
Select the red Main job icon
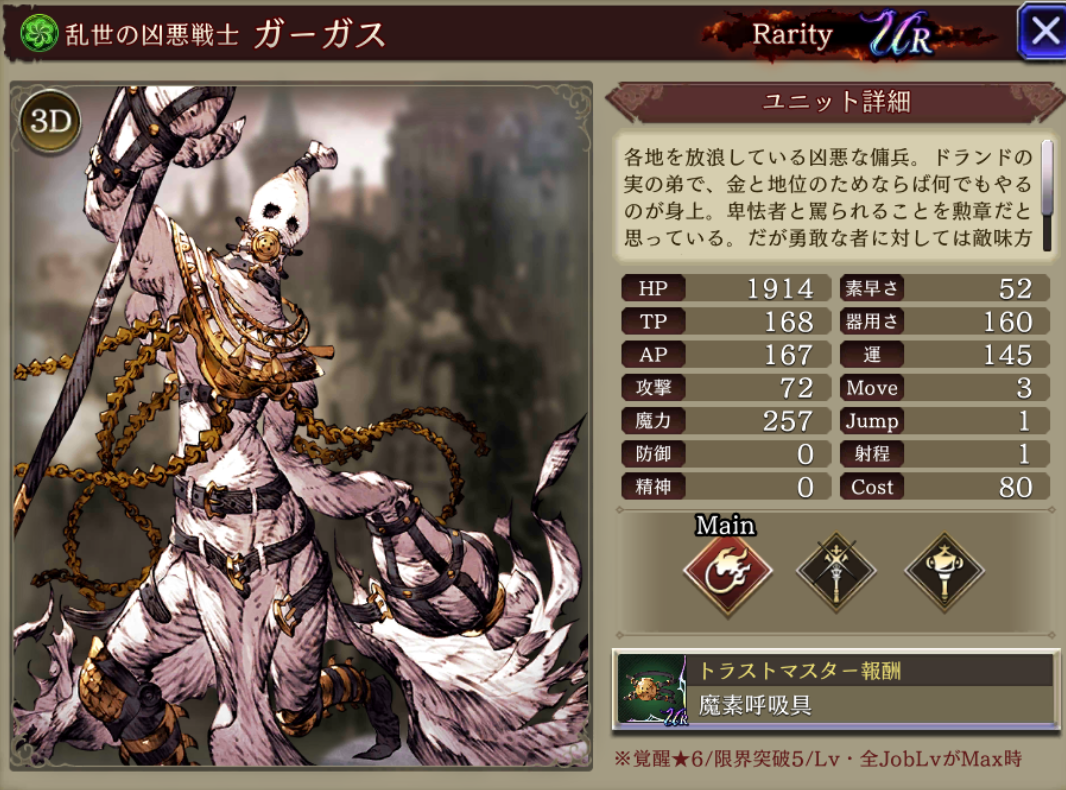point(727,575)
